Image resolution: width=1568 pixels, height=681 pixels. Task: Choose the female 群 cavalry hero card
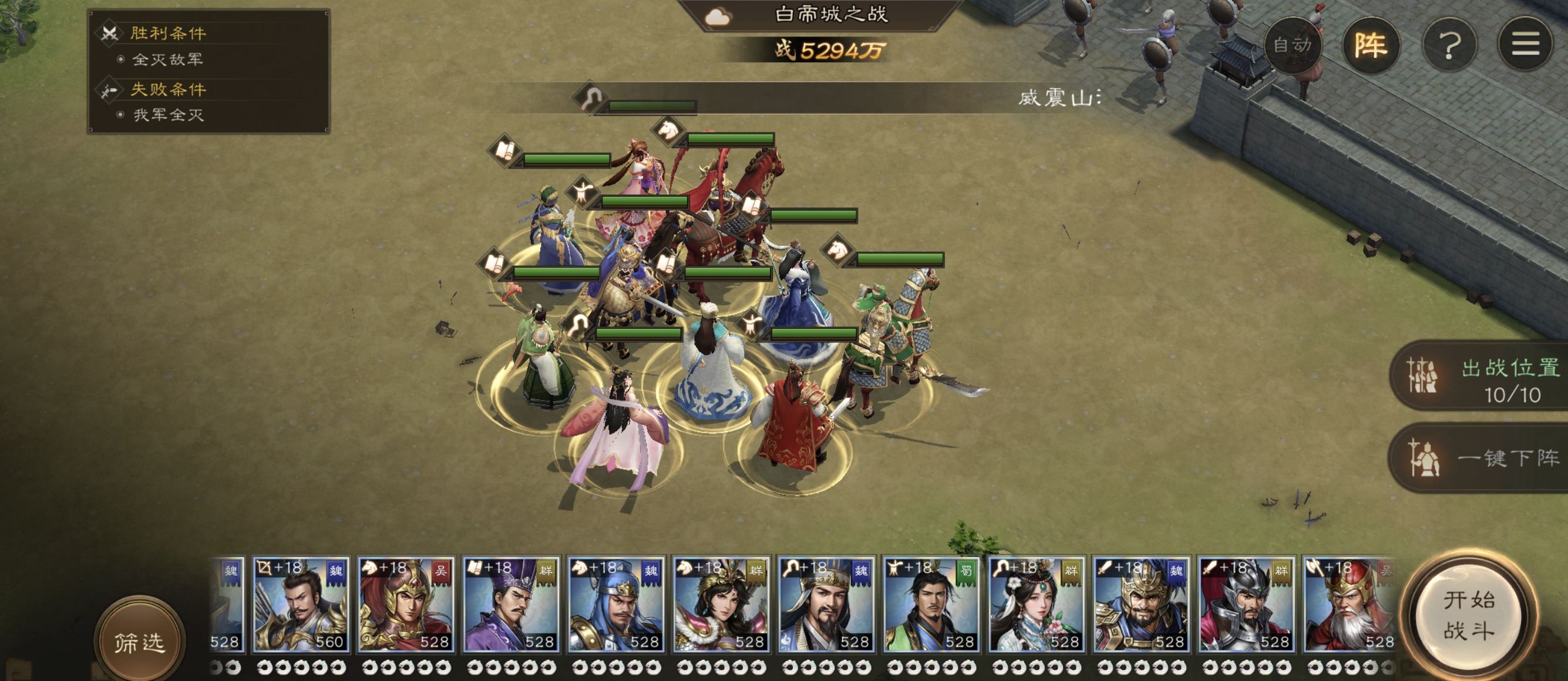[x=721, y=605]
